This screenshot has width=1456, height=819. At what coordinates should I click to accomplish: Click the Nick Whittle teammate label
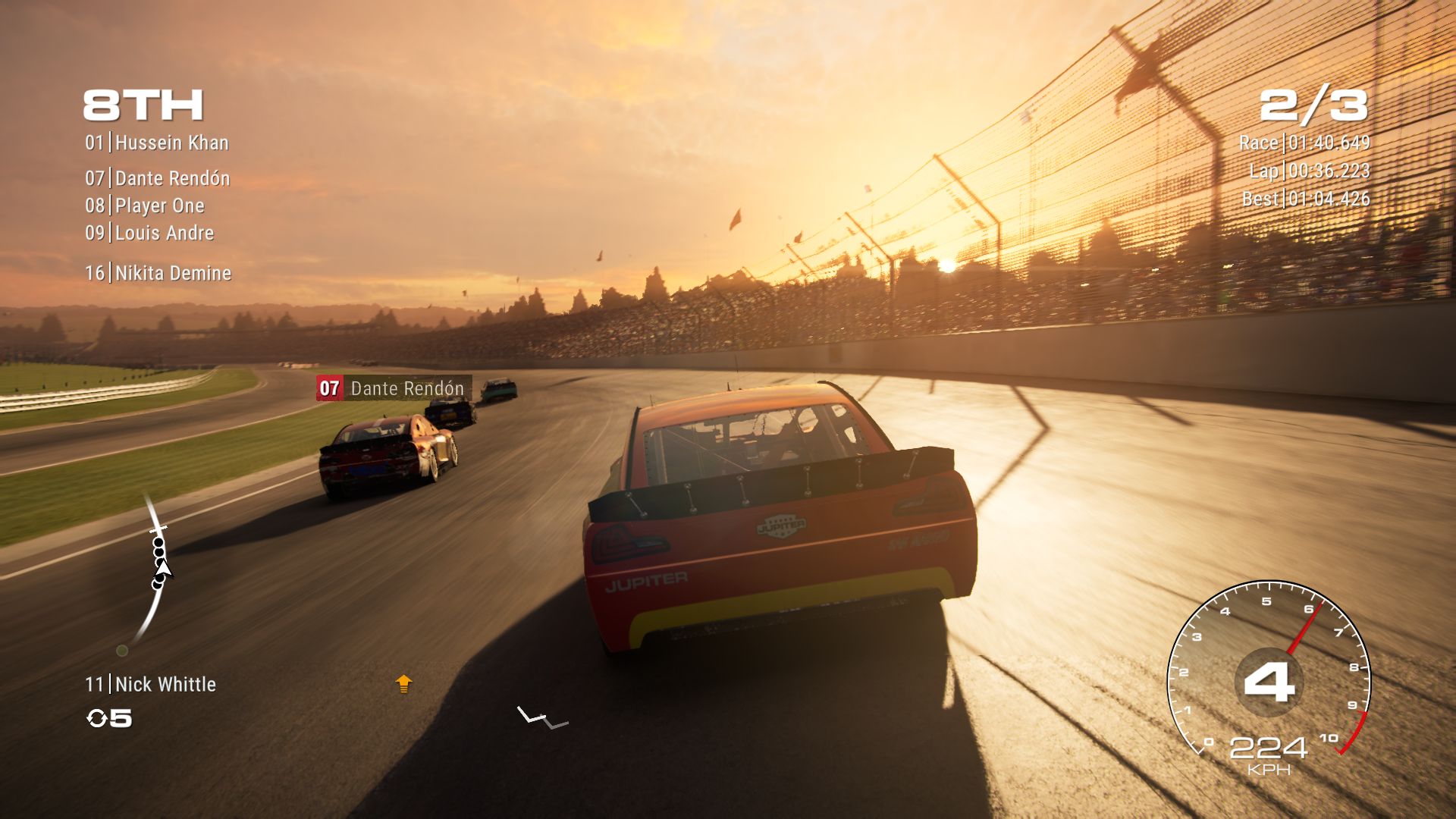pos(151,684)
